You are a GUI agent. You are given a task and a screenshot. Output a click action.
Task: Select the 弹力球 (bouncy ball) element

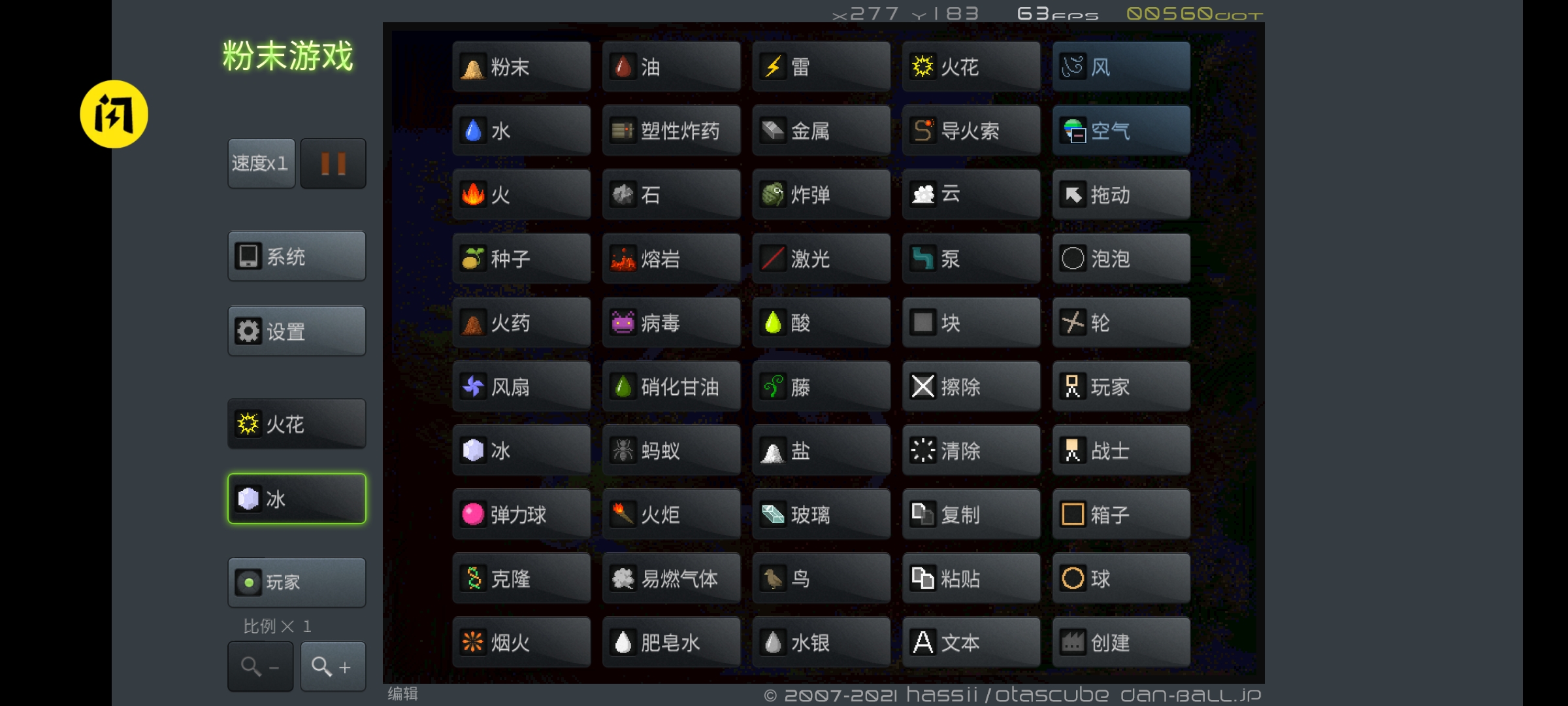(521, 514)
